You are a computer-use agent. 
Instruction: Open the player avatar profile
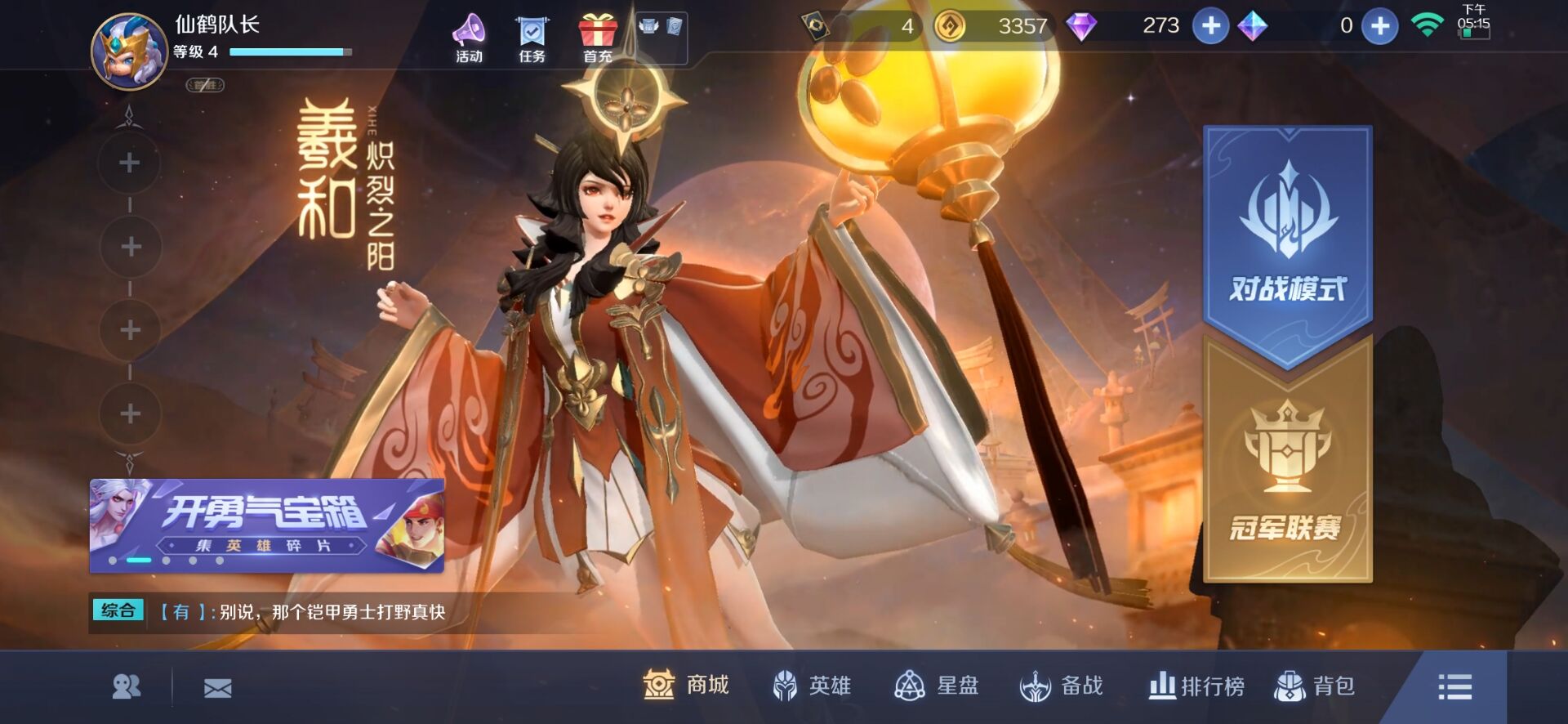point(129,51)
